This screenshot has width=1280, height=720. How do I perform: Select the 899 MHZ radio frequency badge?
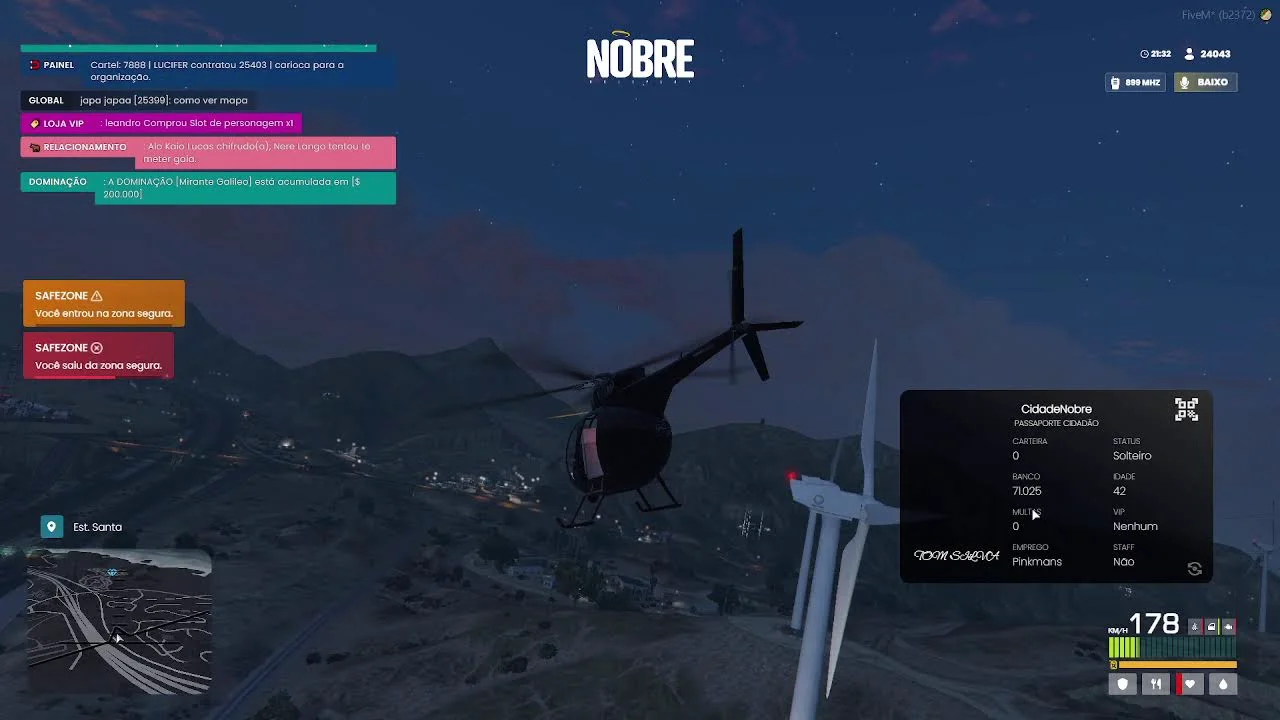click(x=1136, y=82)
